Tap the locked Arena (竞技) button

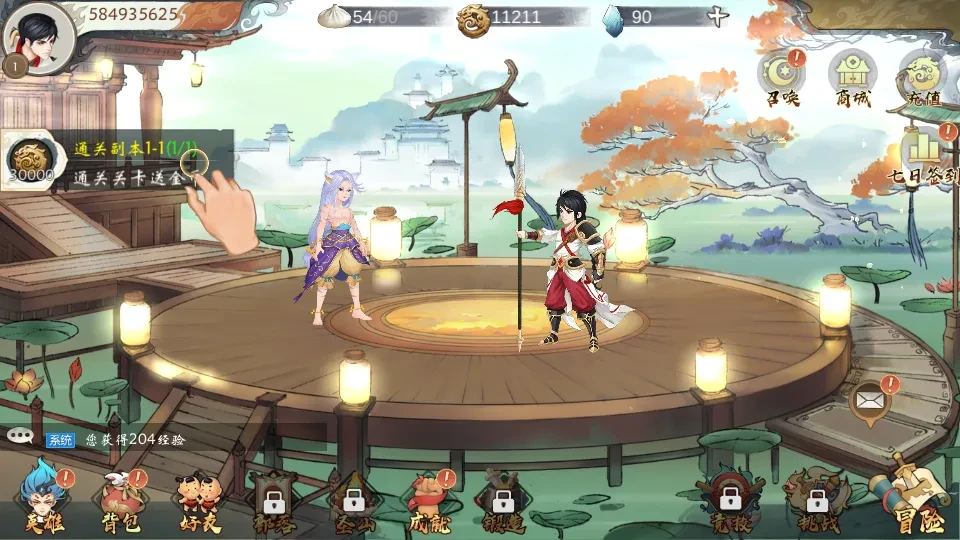tap(731, 502)
